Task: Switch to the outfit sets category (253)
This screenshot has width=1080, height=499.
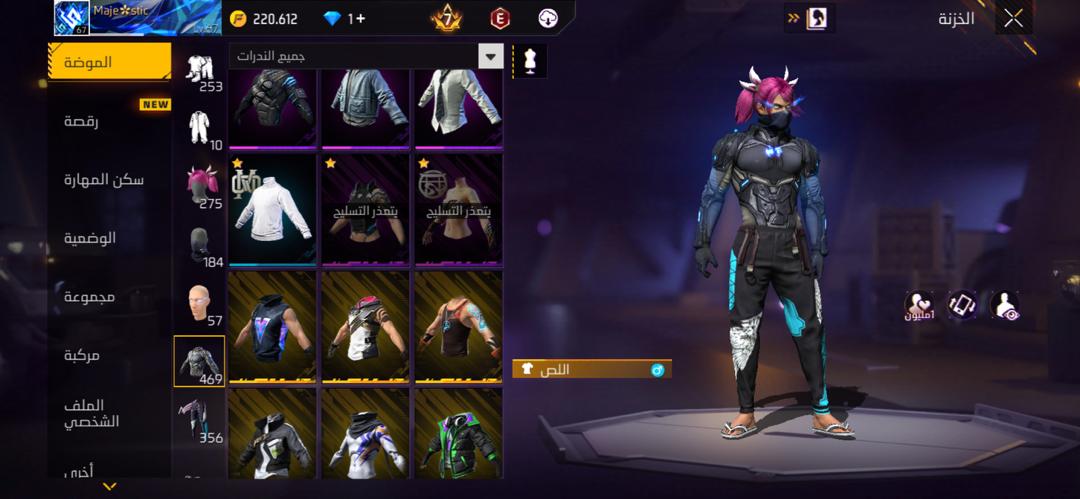Action: 201,72
